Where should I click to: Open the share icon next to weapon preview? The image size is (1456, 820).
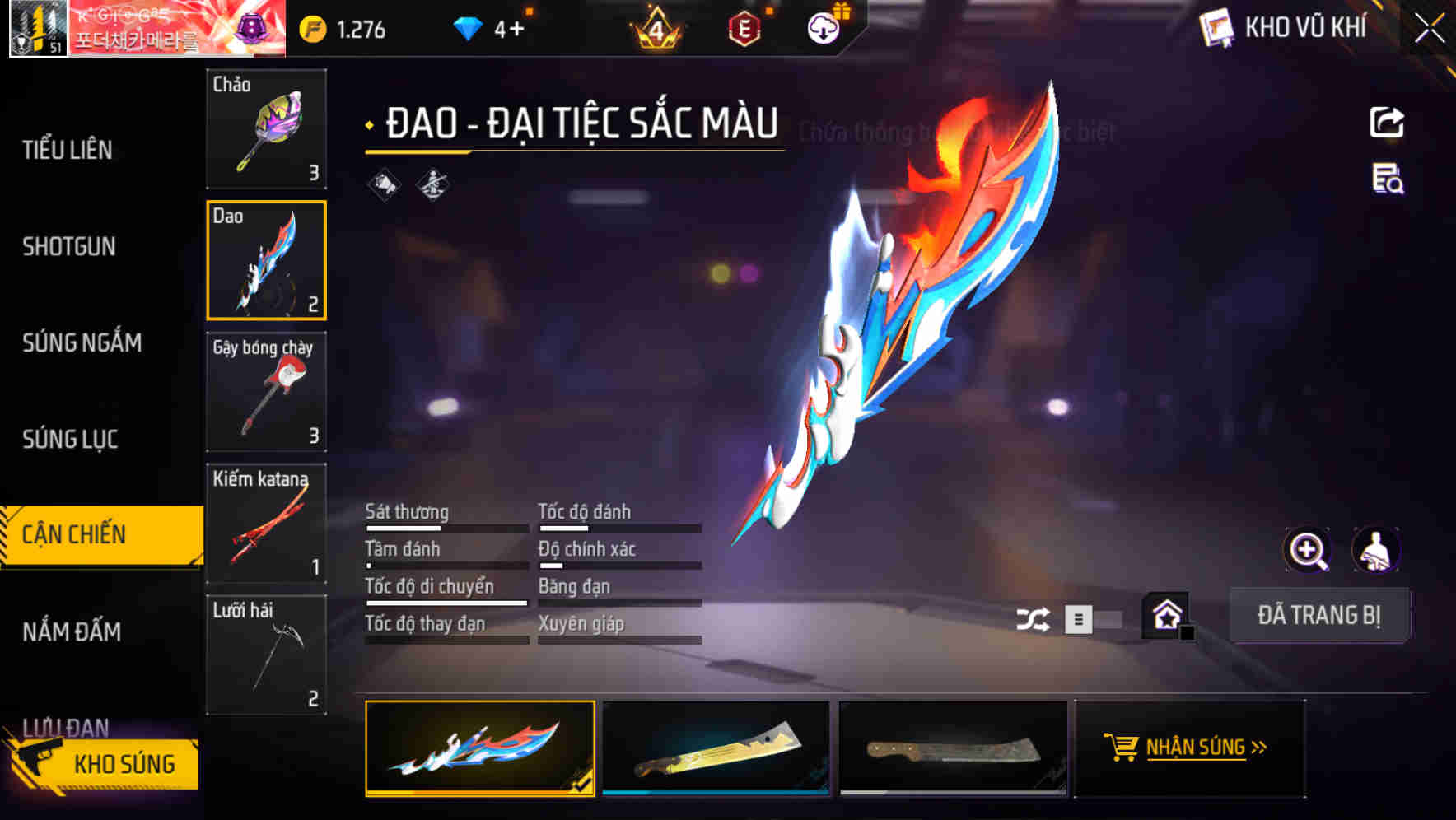click(x=1388, y=122)
